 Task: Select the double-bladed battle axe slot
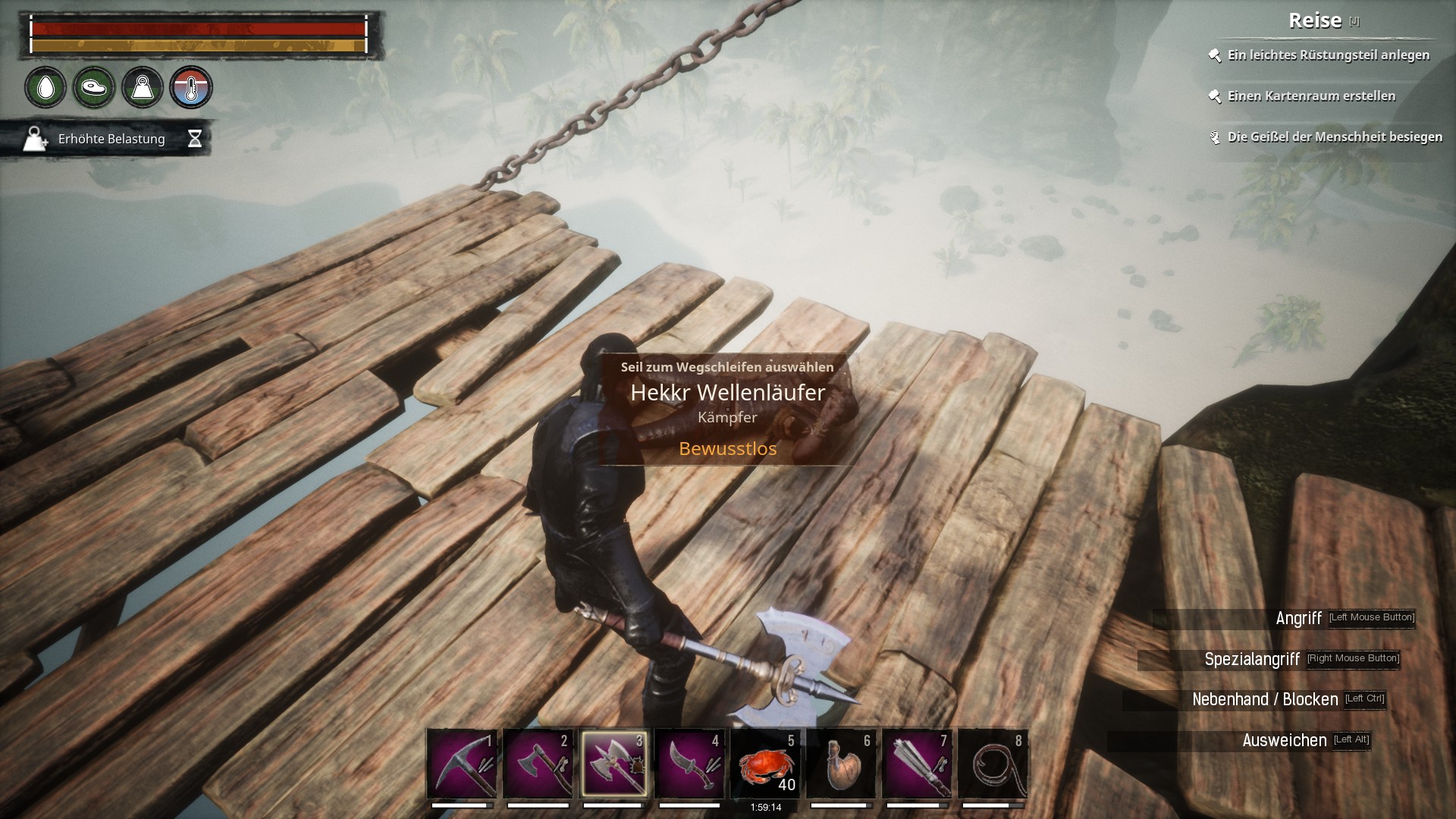[x=613, y=764]
